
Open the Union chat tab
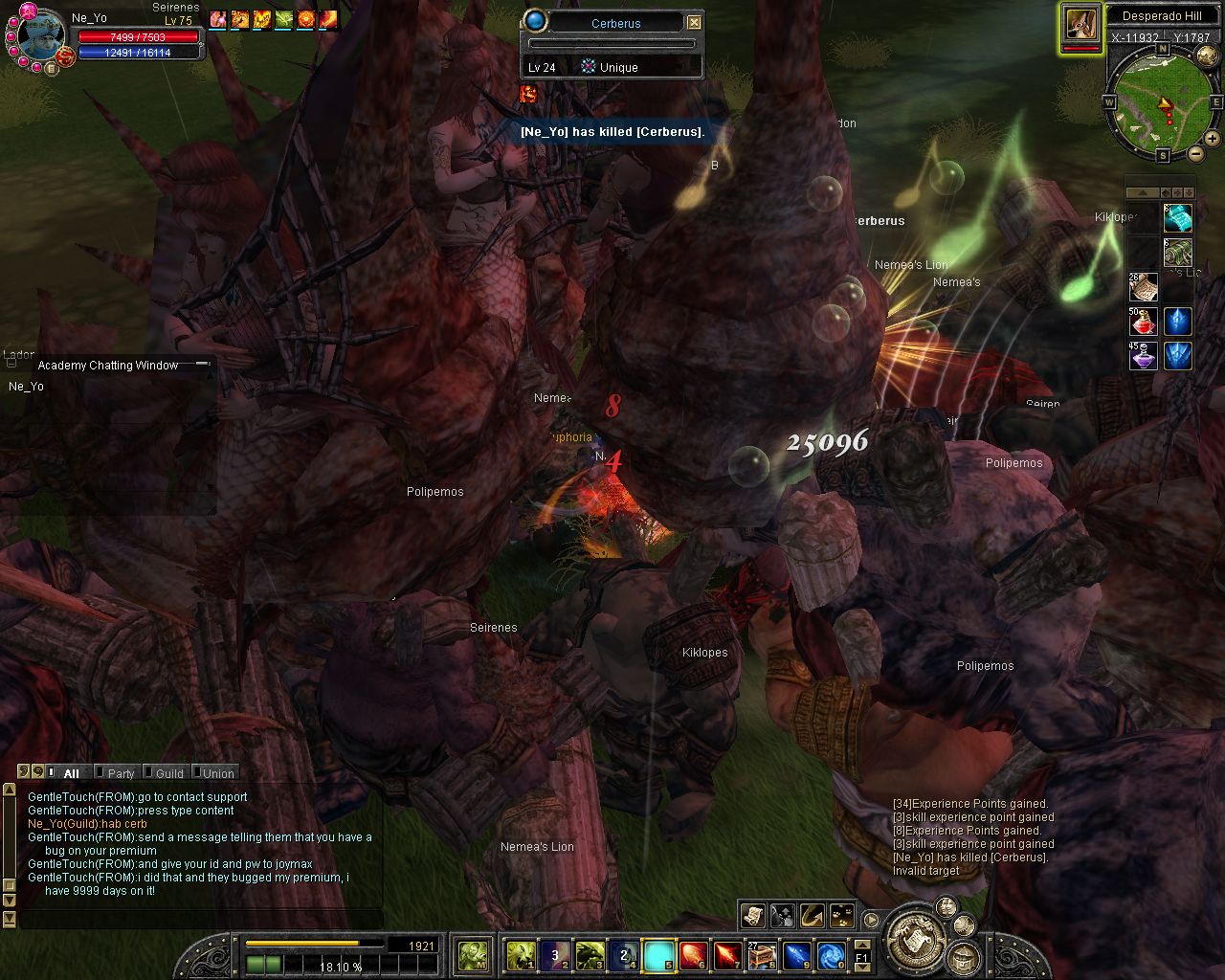(x=218, y=773)
